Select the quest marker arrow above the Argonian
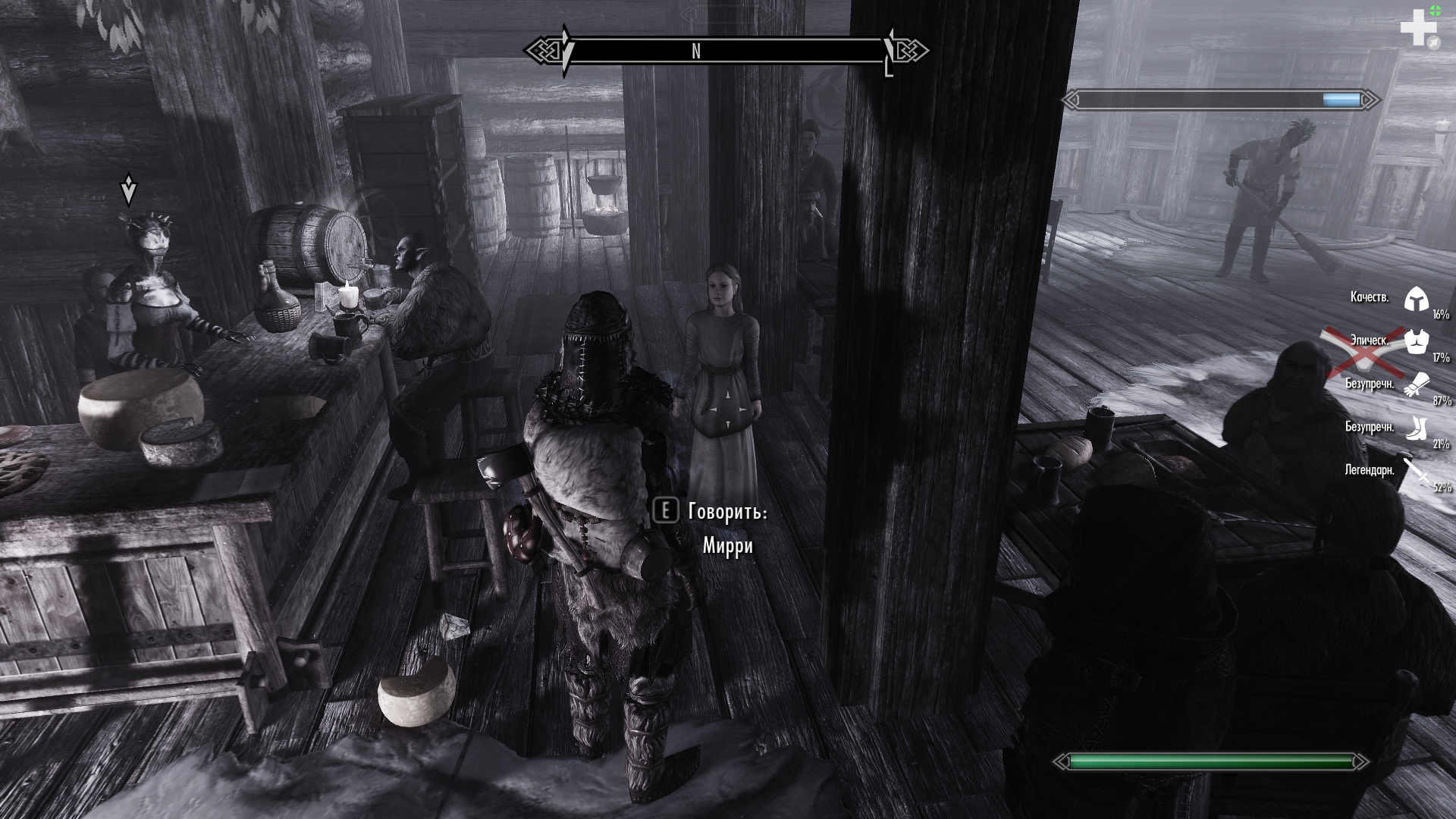The height and width of the screenshot is (819, 1456). coord(129,190)
